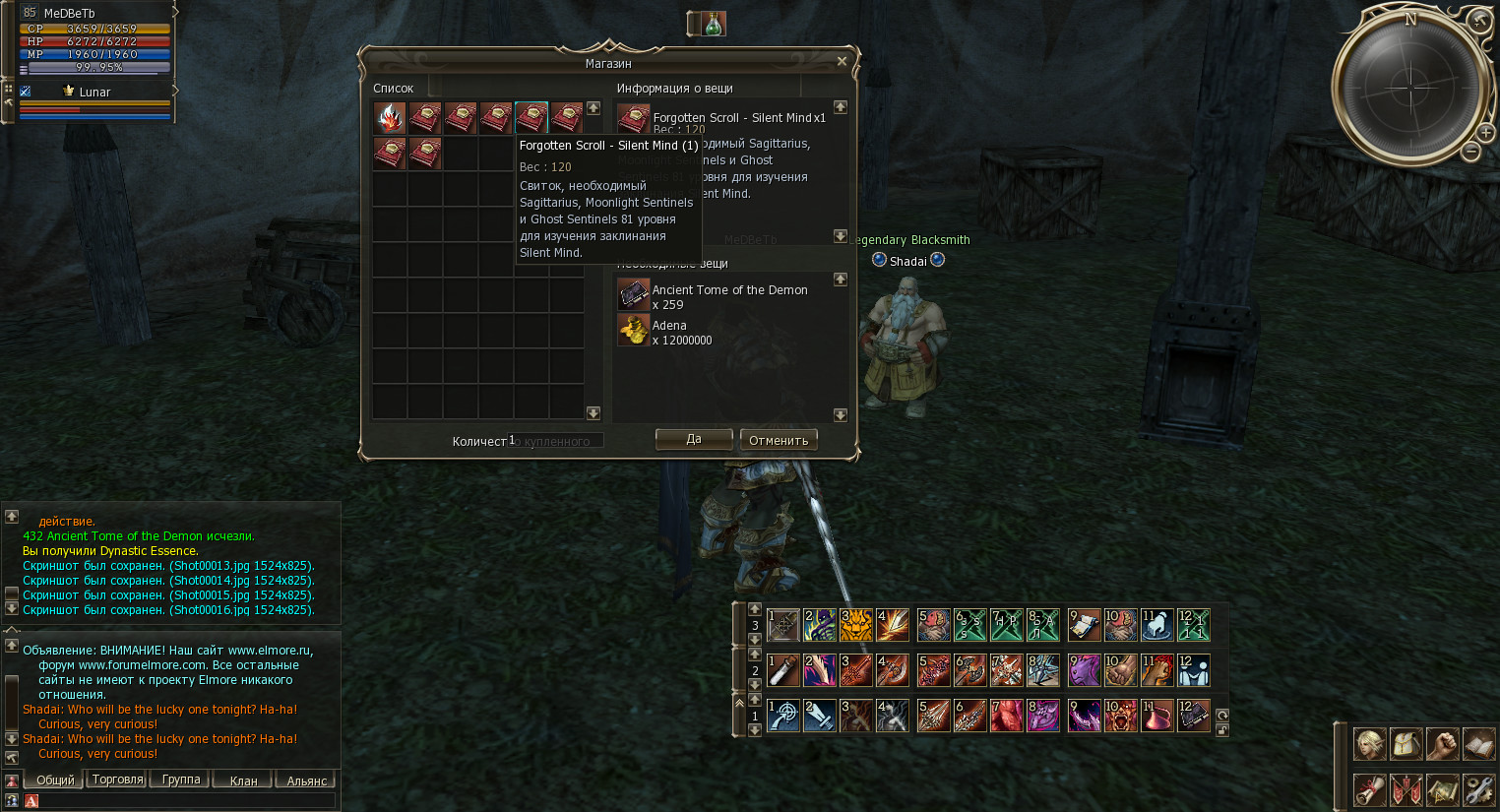1500x812 pixels.
Task: Switch to the Группа chat tab
Action: 181,780
